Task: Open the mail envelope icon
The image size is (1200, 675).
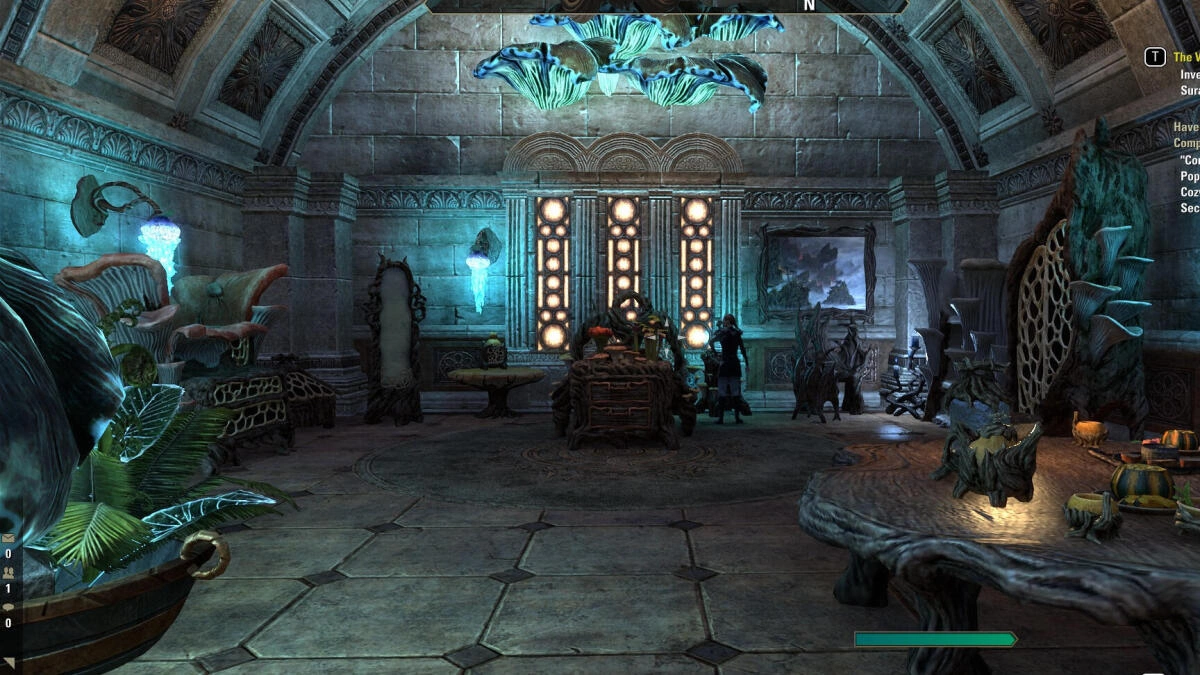Action: coord(8,537)
